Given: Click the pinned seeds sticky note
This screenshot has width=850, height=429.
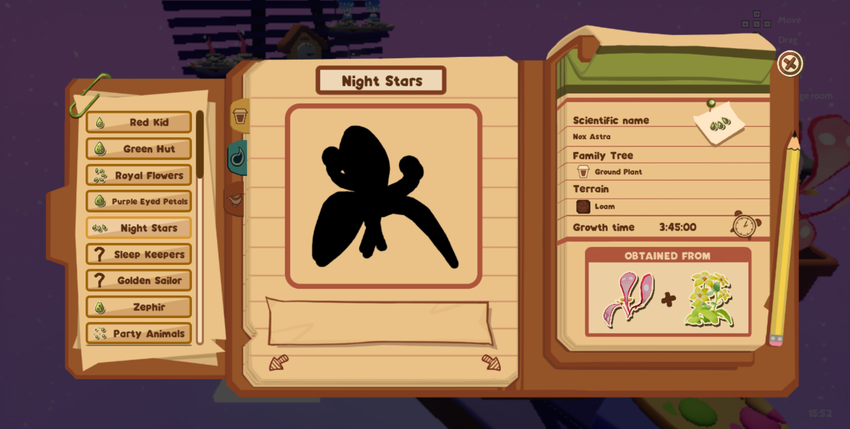Looking at the screenshot, I should pyautogui.click(x=719, y=124).
